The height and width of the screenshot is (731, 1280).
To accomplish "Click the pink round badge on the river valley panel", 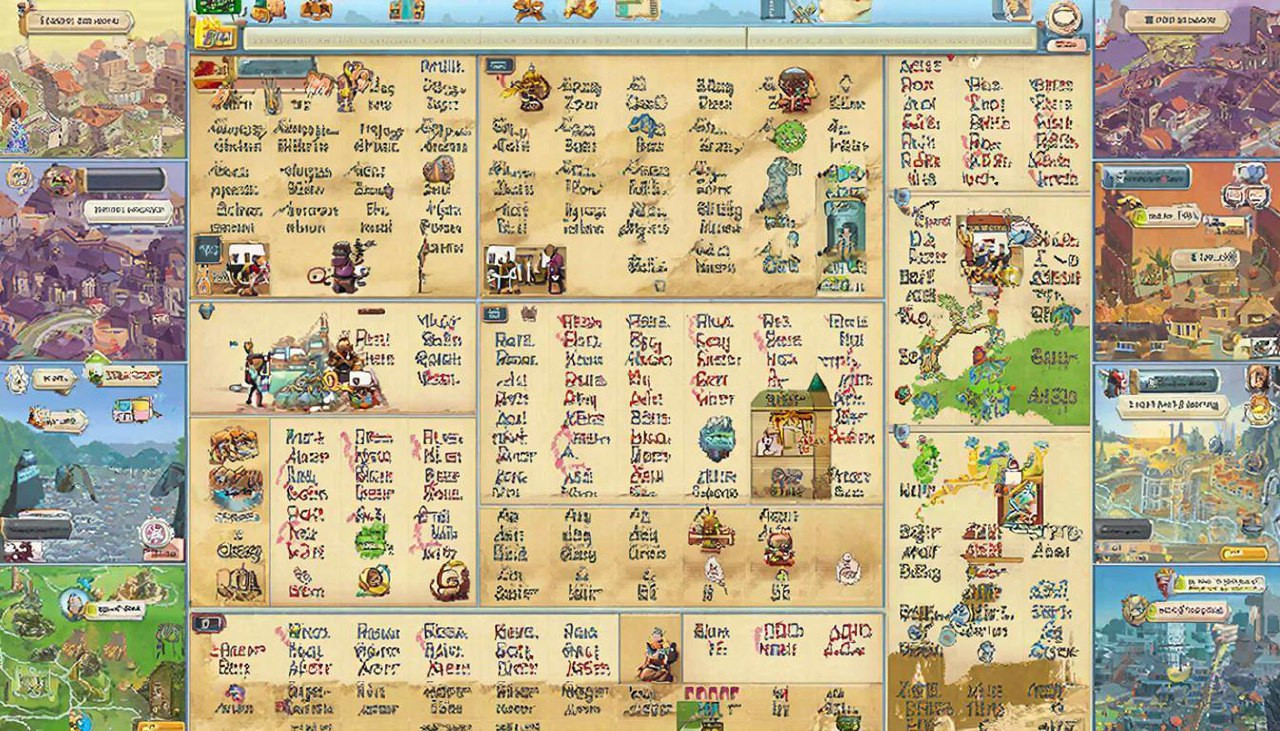I will pos(155,533).
